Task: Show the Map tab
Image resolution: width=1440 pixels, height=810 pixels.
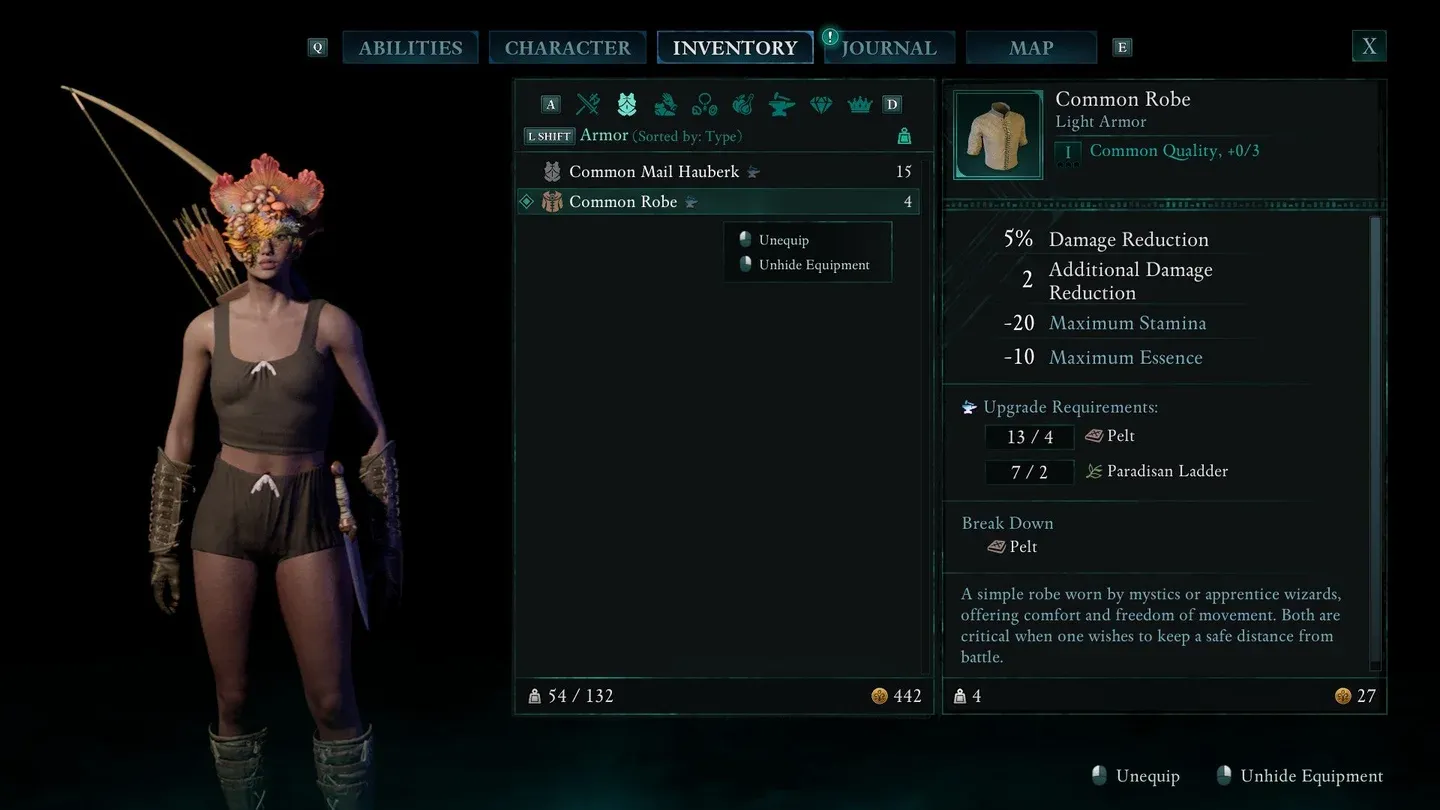Action: (x=1031, y=48)
